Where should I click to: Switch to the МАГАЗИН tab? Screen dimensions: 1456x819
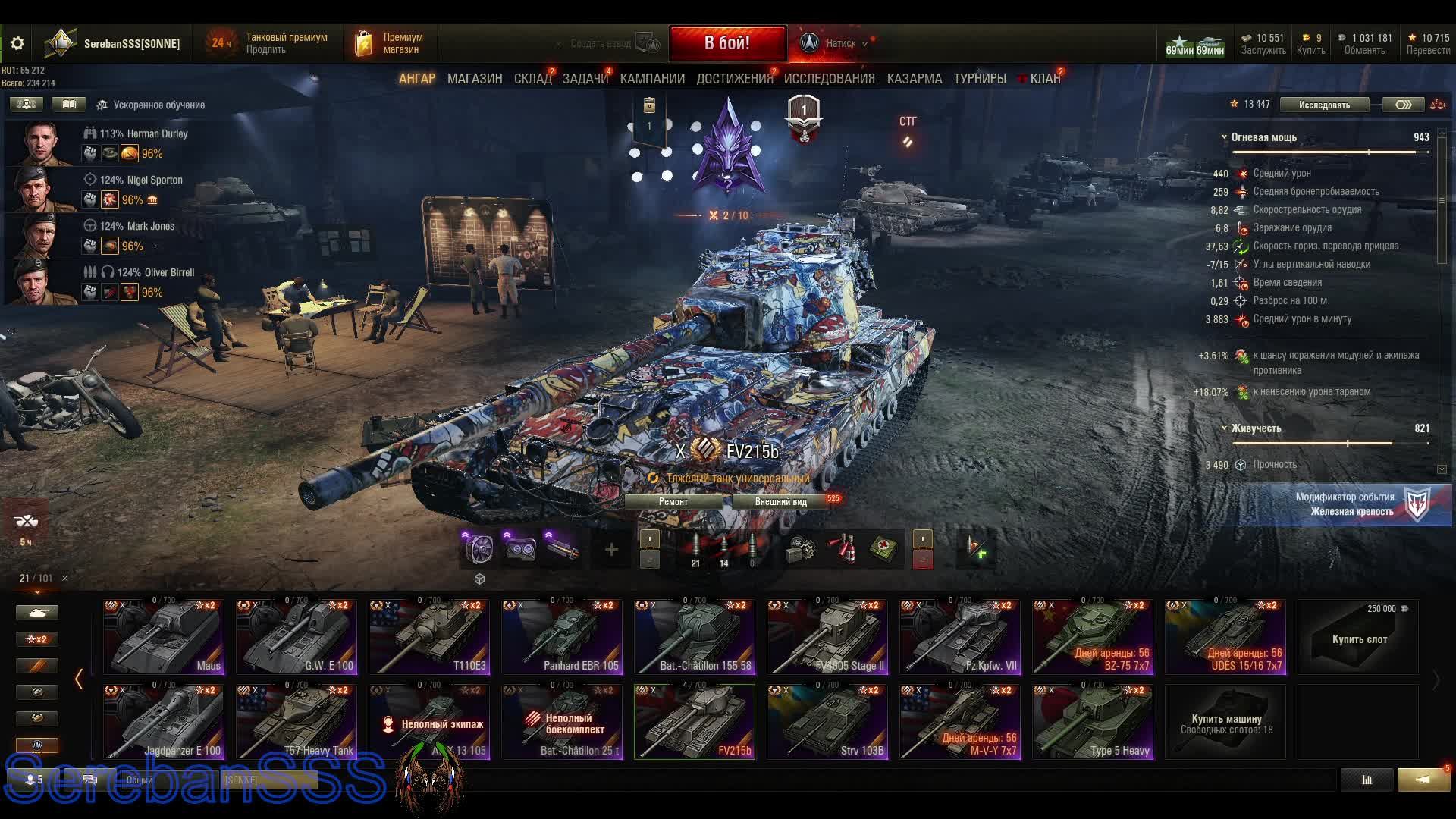(475, 79)
